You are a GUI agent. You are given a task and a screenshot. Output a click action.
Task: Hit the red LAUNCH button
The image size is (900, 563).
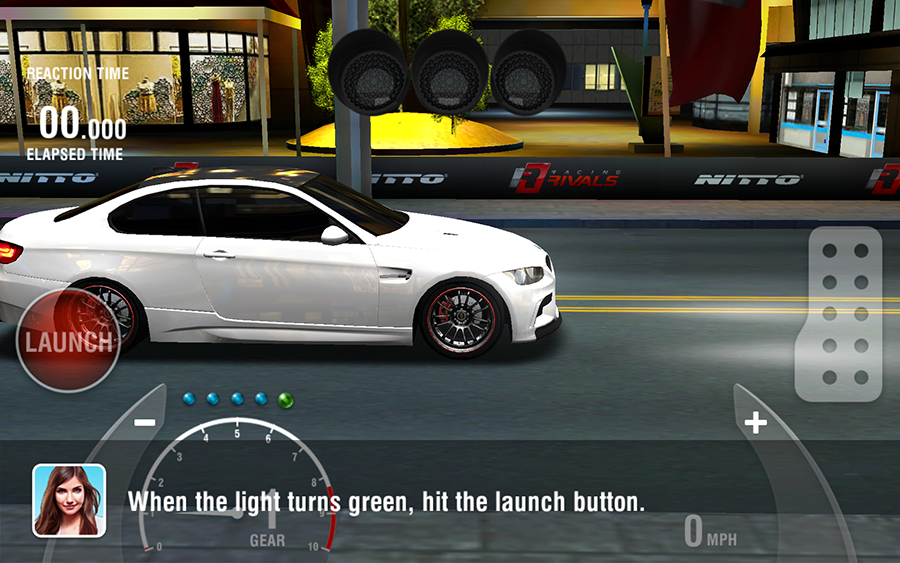(x=68, y=341)
